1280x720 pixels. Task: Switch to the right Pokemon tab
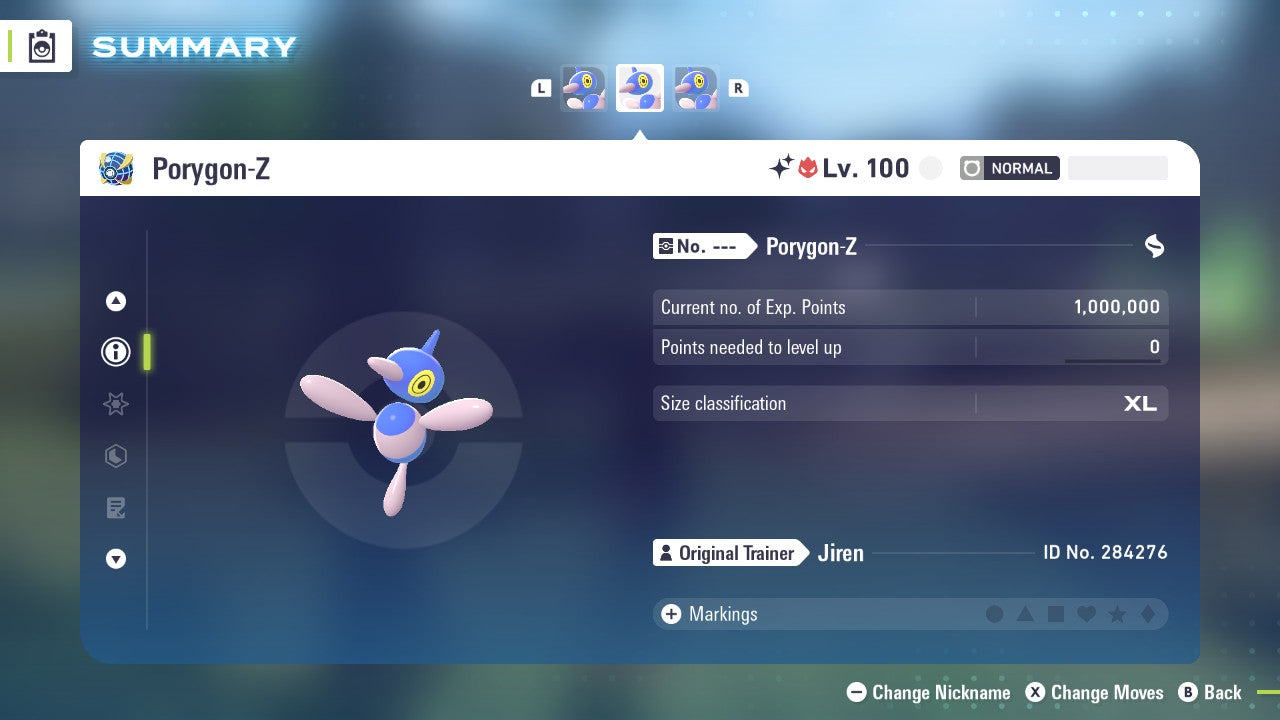click(x=695, y=87)
